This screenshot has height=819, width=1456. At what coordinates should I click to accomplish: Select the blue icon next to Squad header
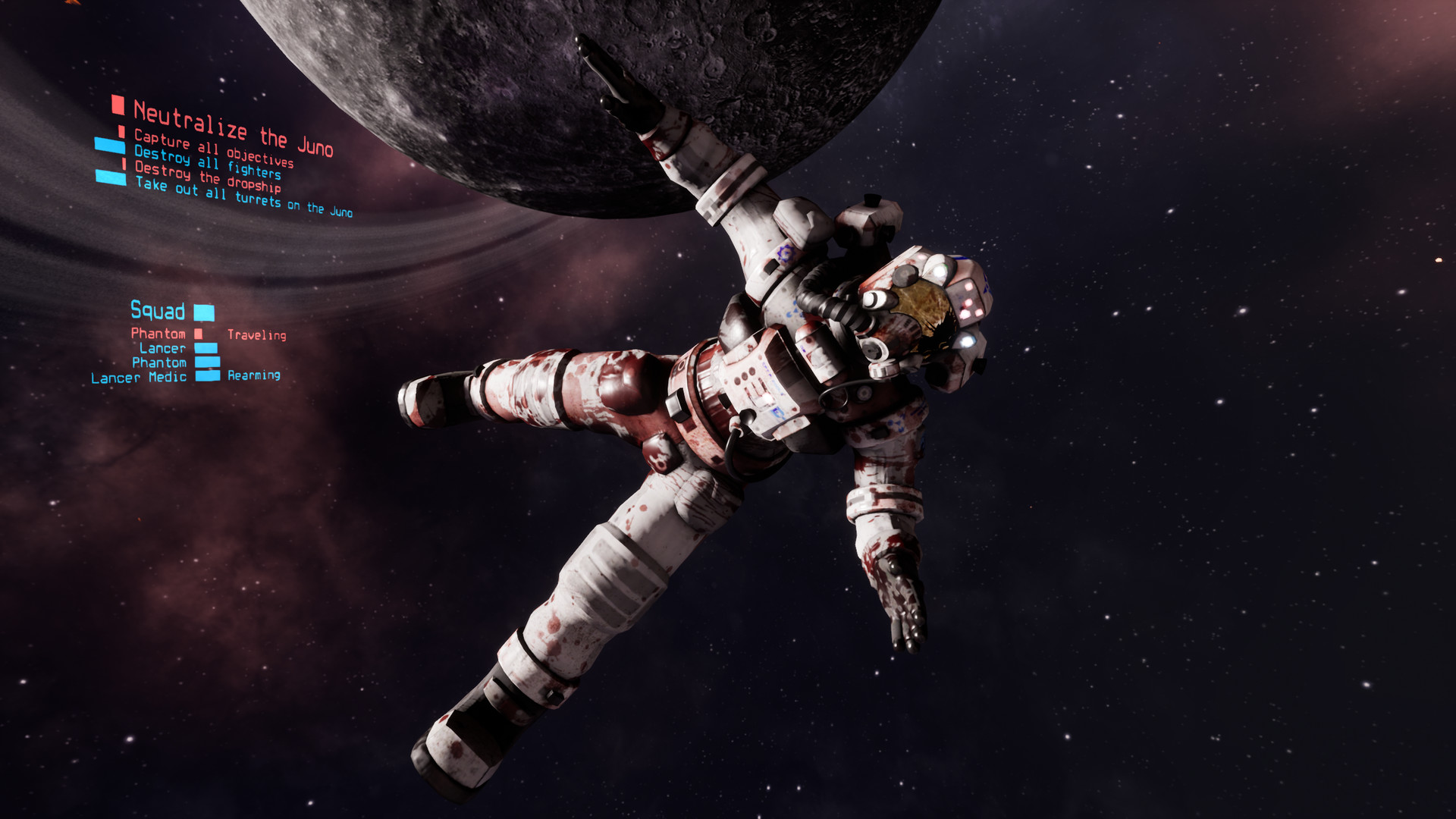204,312
